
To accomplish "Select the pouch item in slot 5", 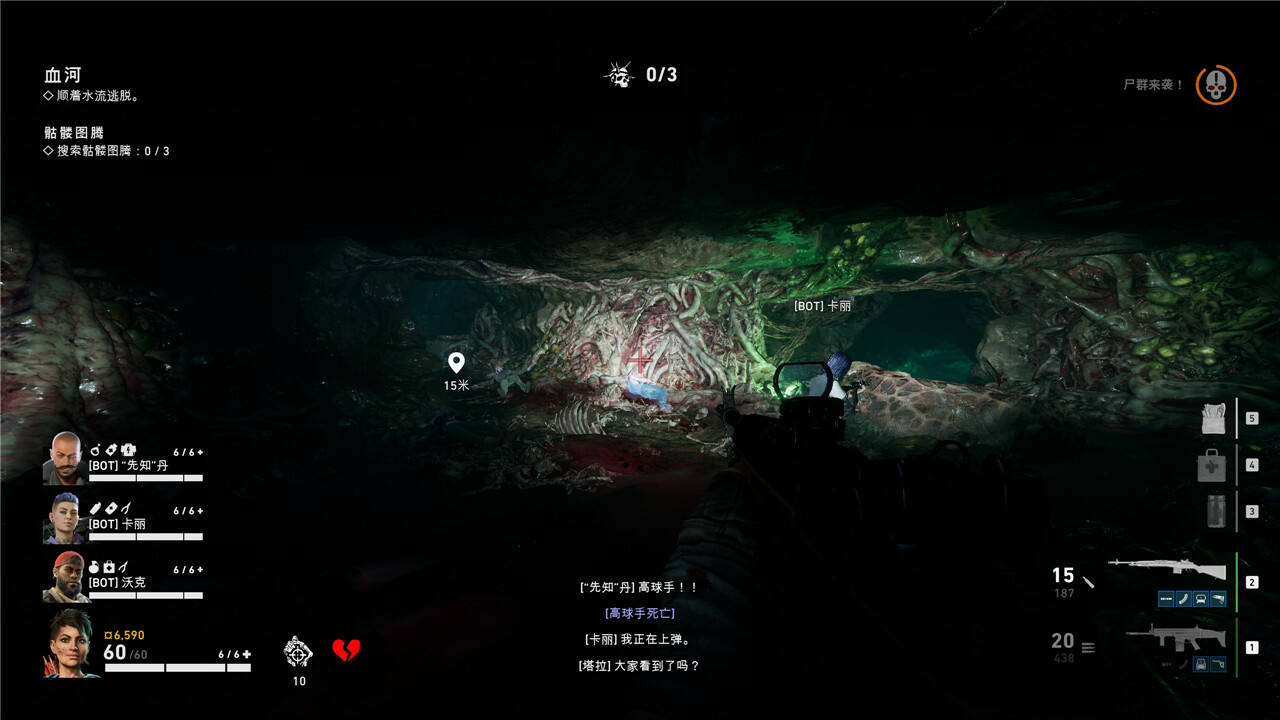I will click(x=1214, y=419).
